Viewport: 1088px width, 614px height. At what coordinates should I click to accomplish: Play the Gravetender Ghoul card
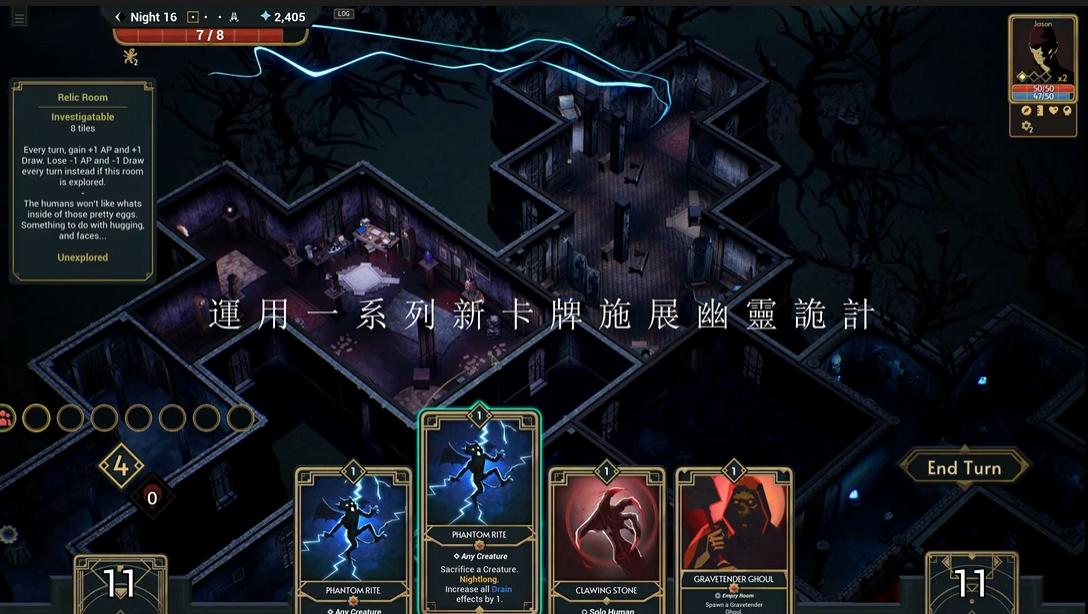click(733, 540)
